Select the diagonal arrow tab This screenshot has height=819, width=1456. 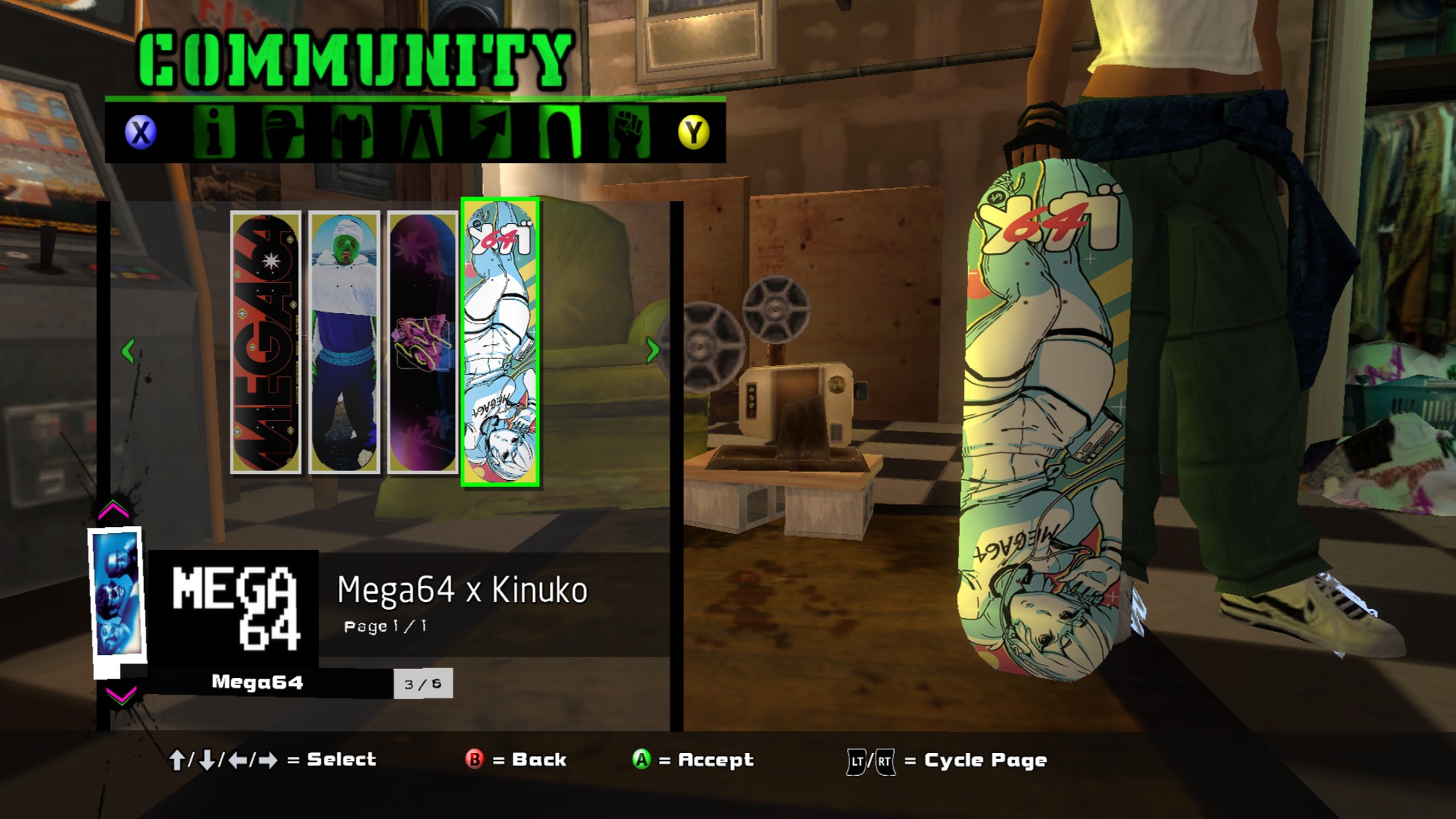[491, 132]
